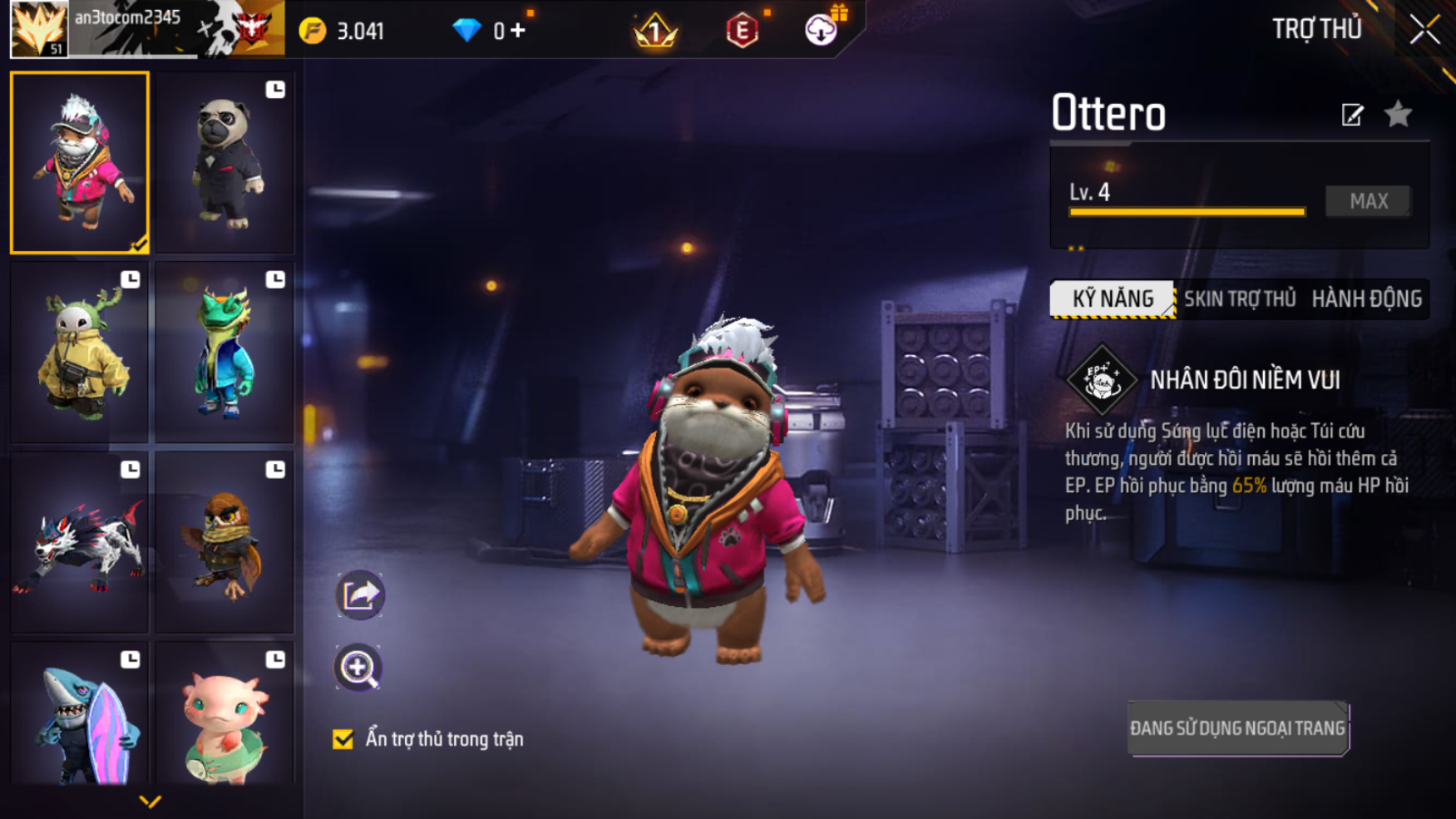Select the Ottero pet thumbnail

(80, 162)
